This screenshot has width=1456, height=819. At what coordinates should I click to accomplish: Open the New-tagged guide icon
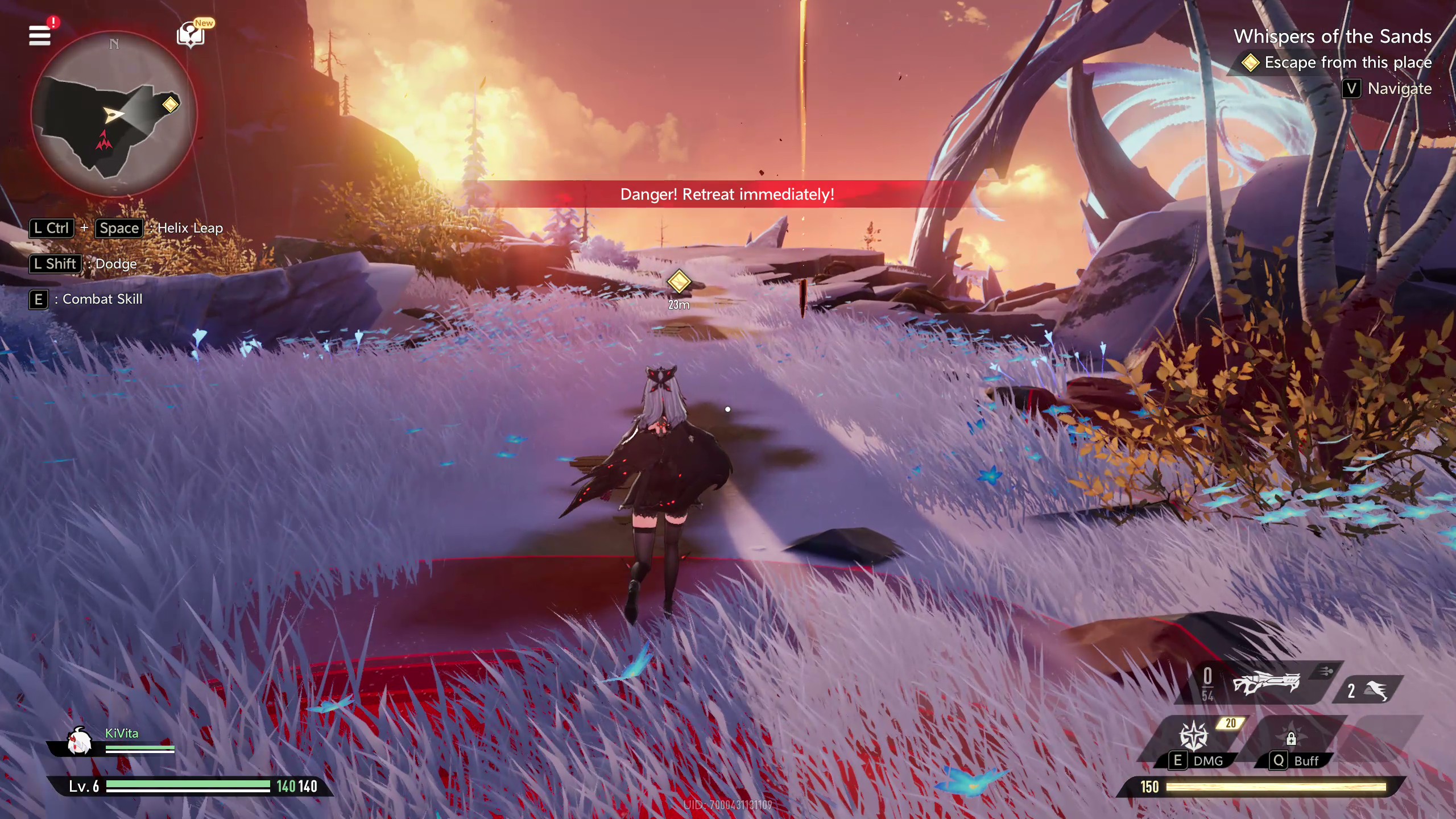pyautogui.click(x=191, y=35)
